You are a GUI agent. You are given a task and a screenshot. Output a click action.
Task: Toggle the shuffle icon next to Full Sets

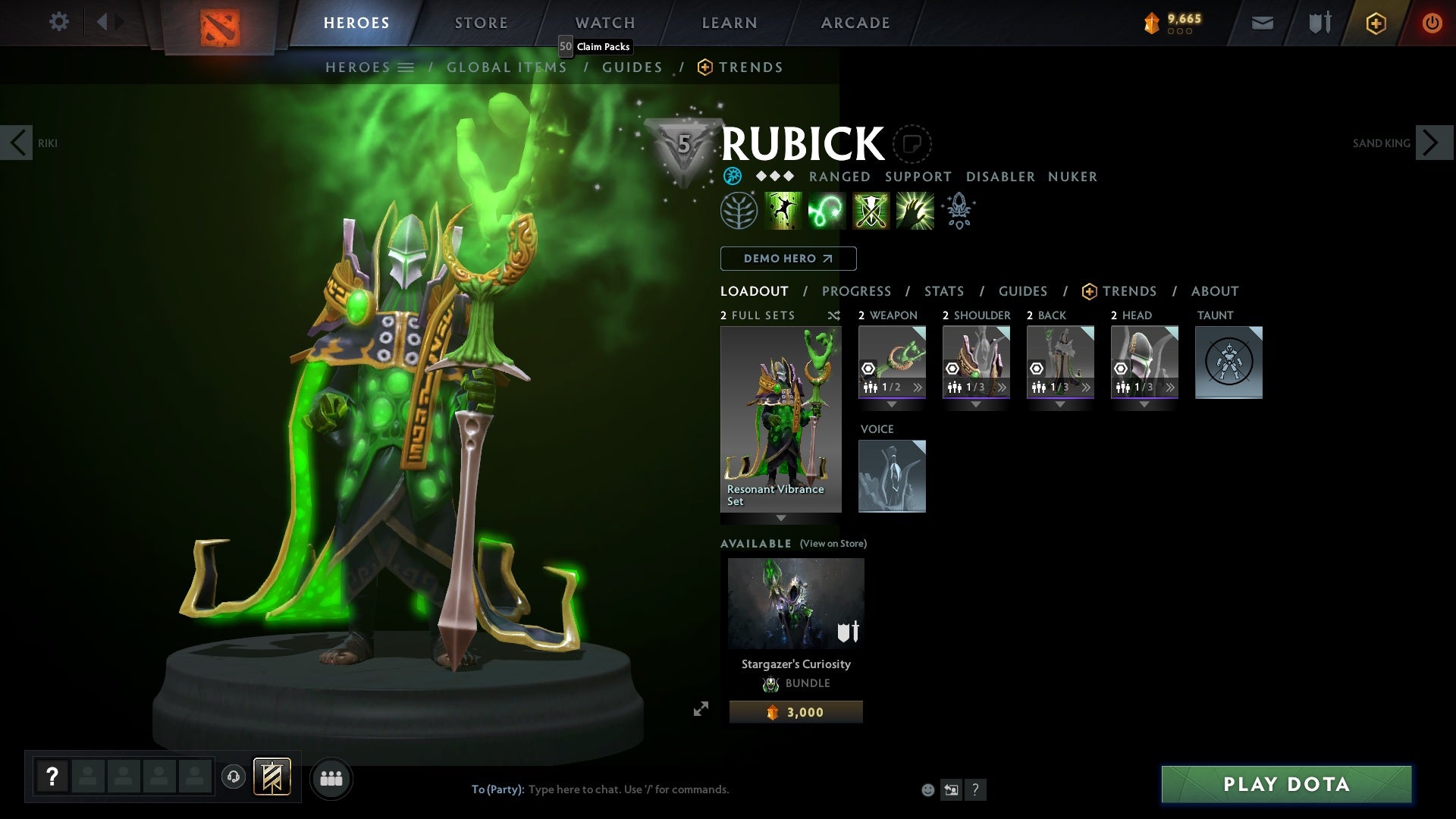point(833,315)
